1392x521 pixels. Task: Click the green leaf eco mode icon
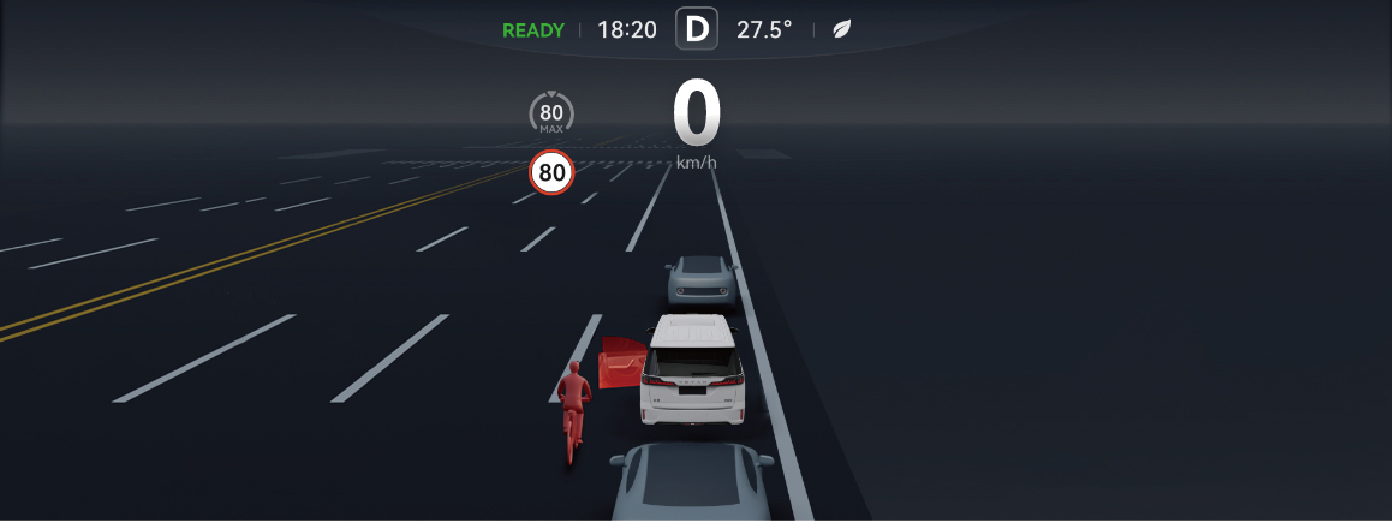pyautogui.click(x=843, y=30)
